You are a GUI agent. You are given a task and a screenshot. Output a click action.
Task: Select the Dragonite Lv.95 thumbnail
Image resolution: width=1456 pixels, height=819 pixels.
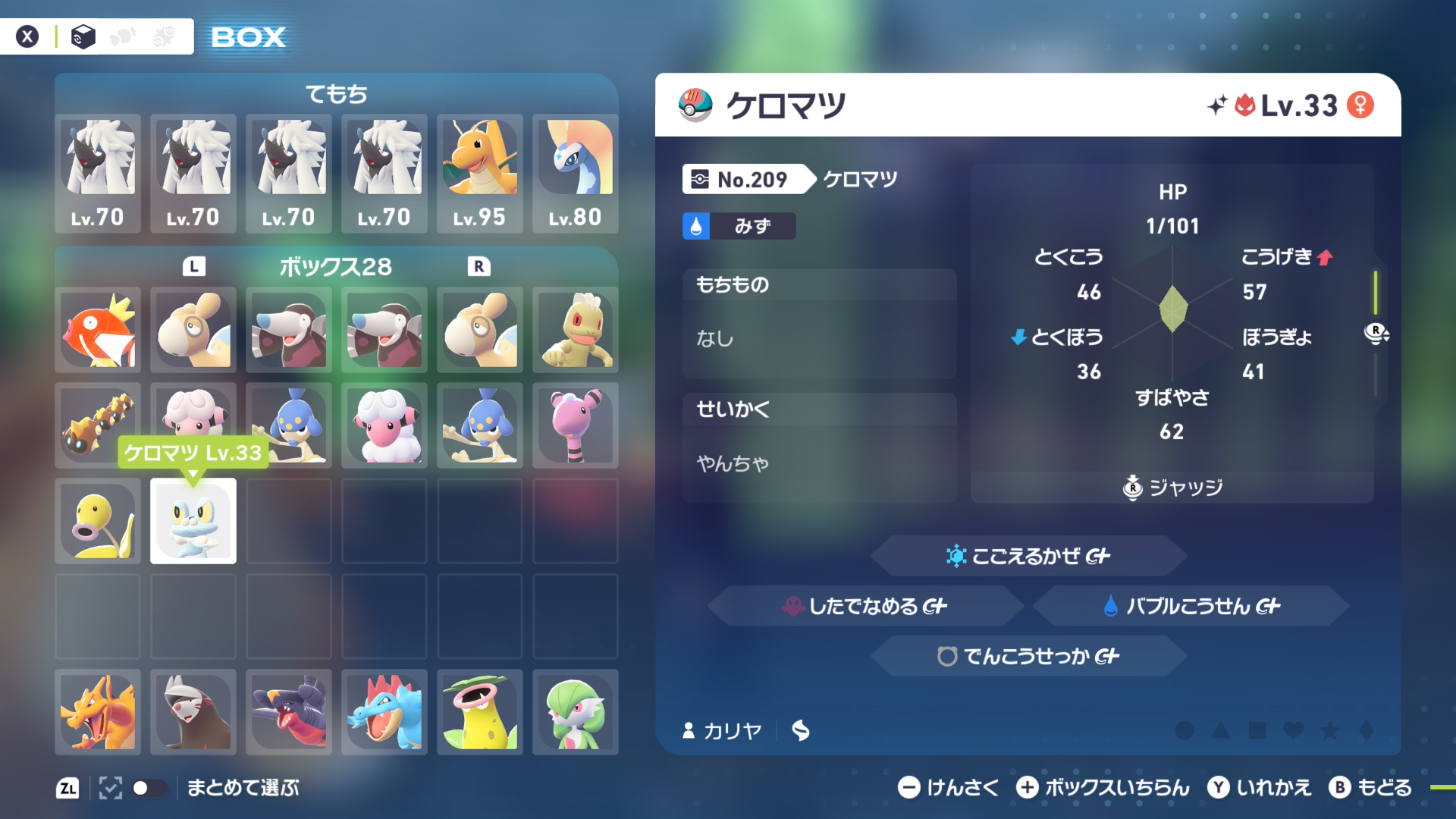click(479, 173)
